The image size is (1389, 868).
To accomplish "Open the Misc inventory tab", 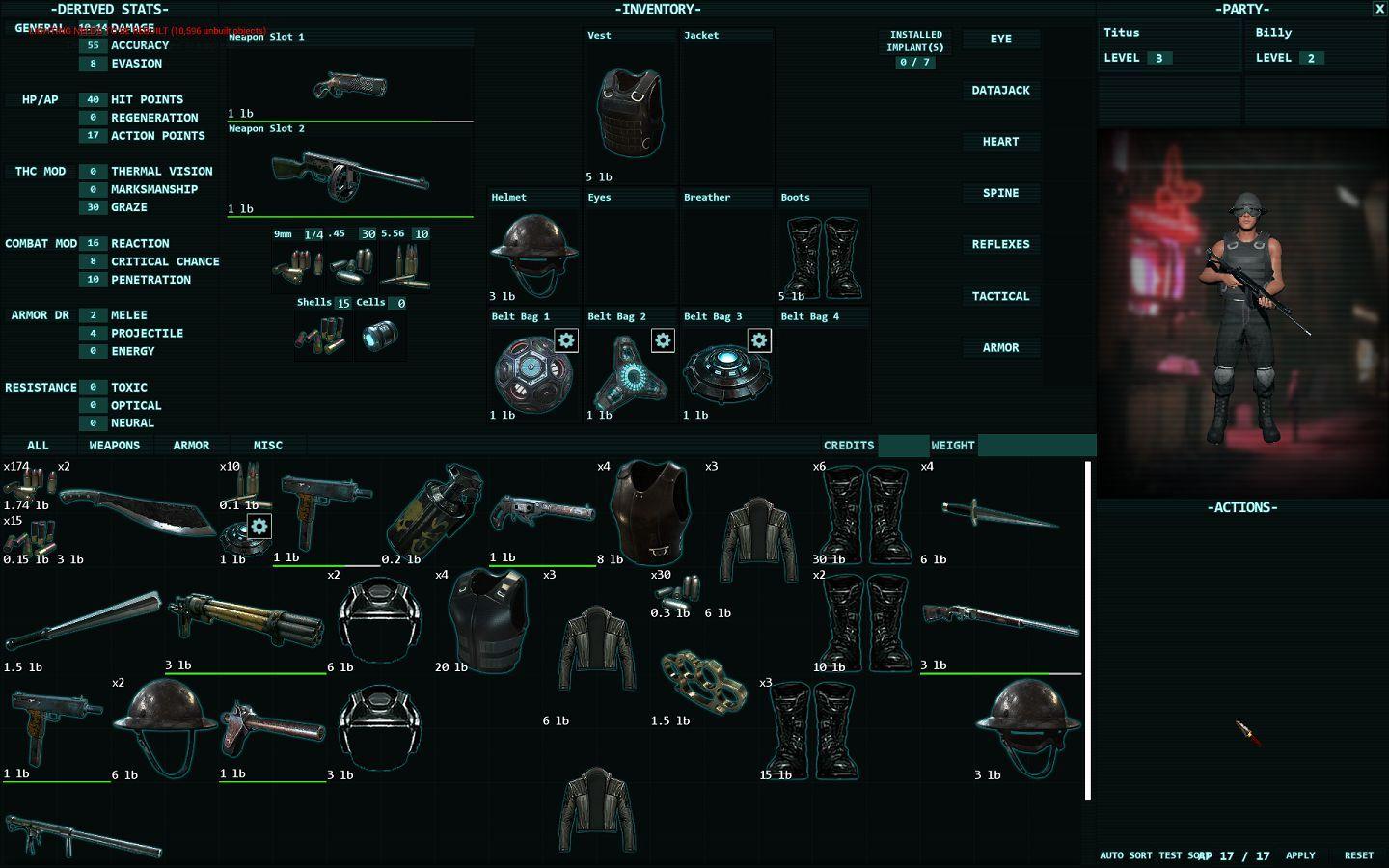I will coord(268,446).
